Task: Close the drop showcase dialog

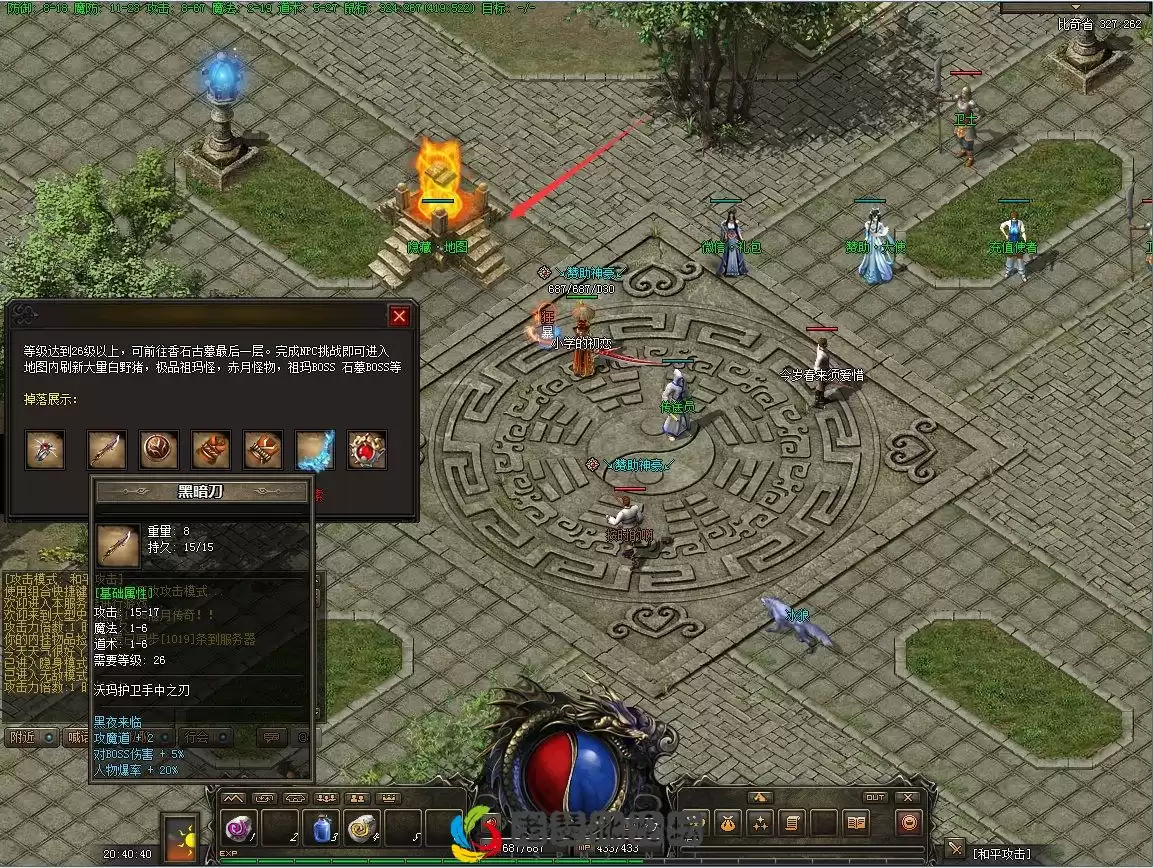Action: 399,316
